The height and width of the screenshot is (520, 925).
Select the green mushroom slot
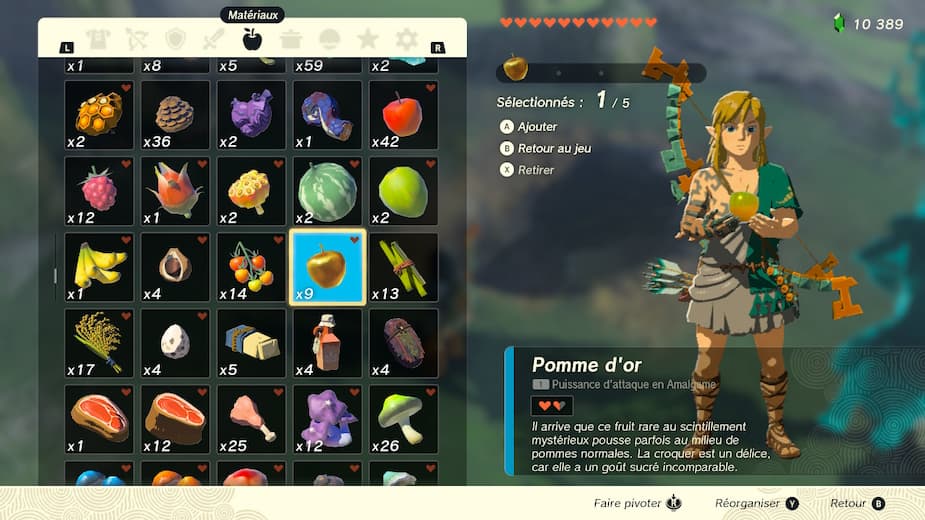tap(403, 418)
